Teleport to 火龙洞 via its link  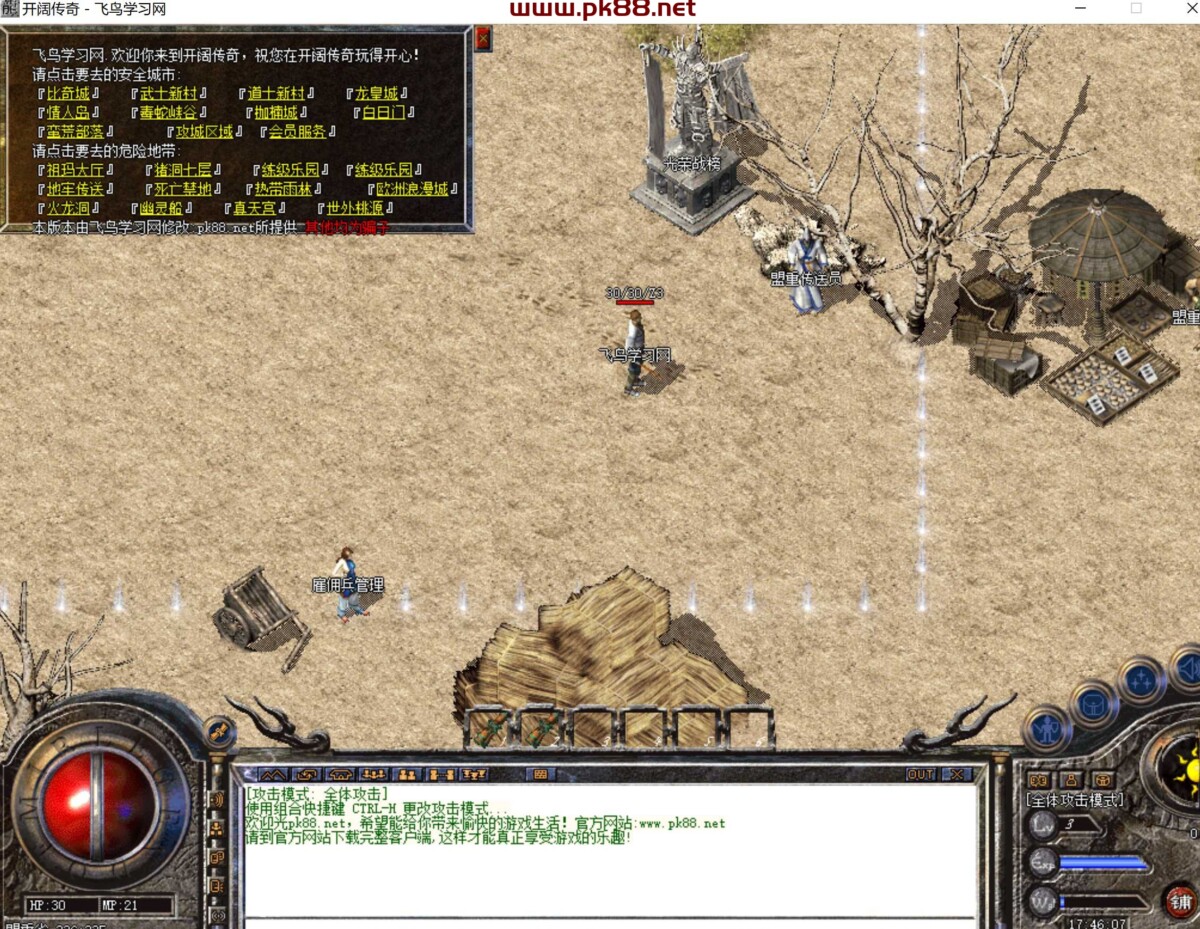(68, 208)
